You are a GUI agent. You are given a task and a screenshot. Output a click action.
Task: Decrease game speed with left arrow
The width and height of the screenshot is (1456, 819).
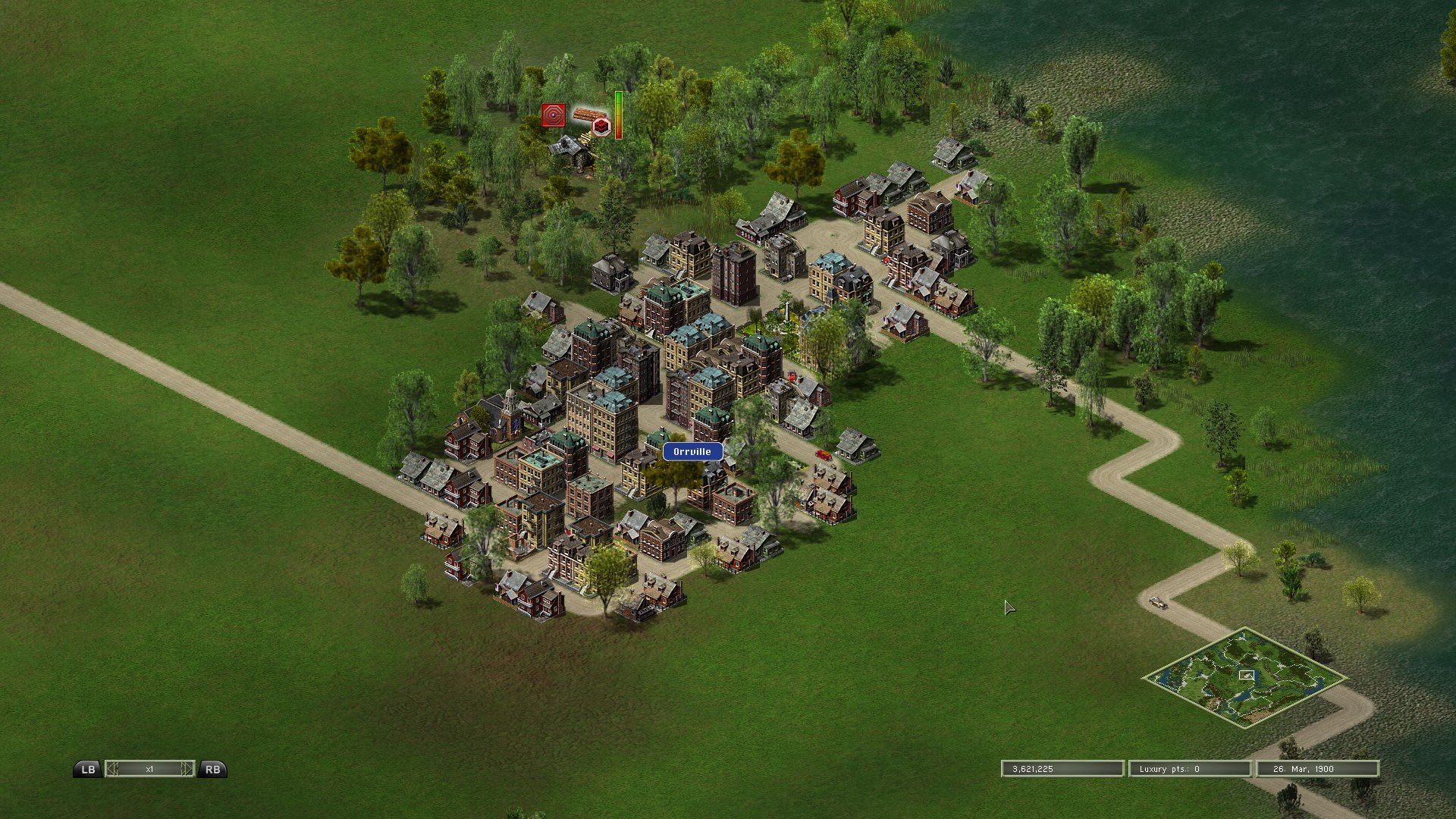click(112, 769)
